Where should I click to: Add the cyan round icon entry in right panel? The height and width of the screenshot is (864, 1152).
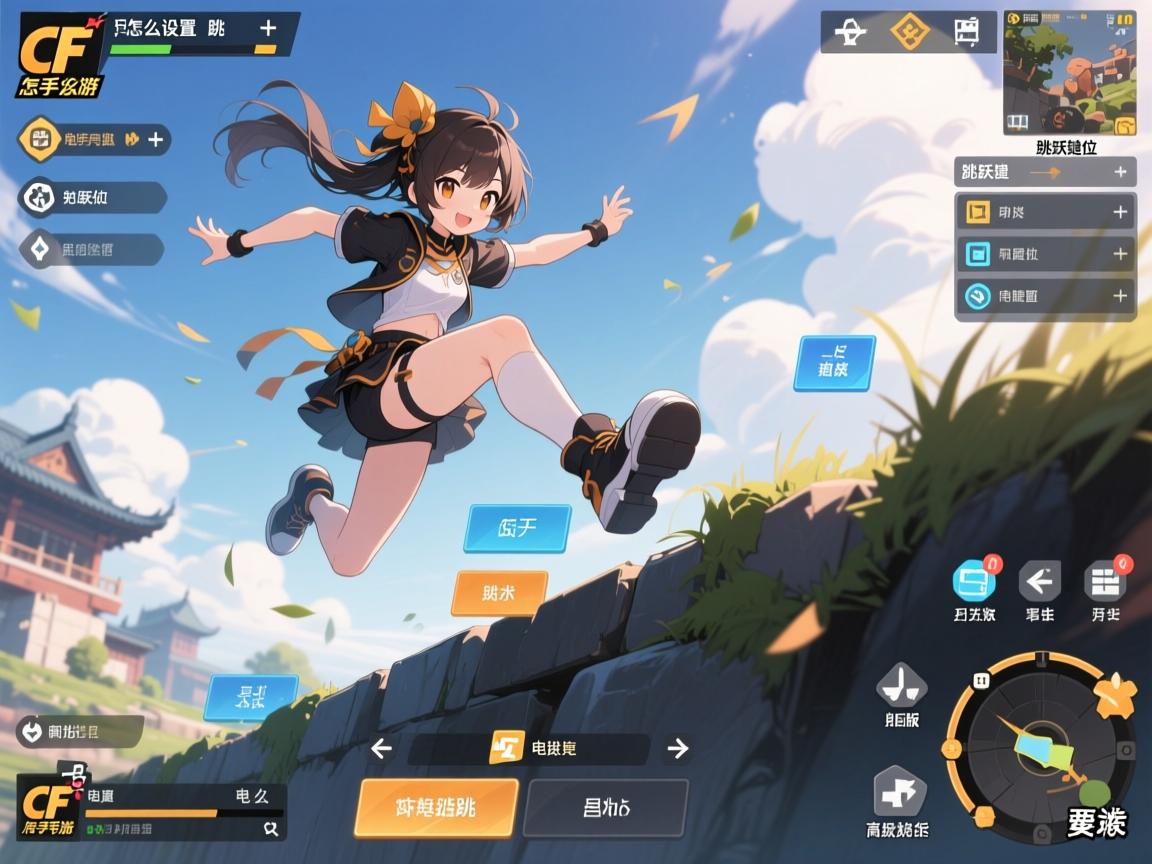tap(1120, 296)
